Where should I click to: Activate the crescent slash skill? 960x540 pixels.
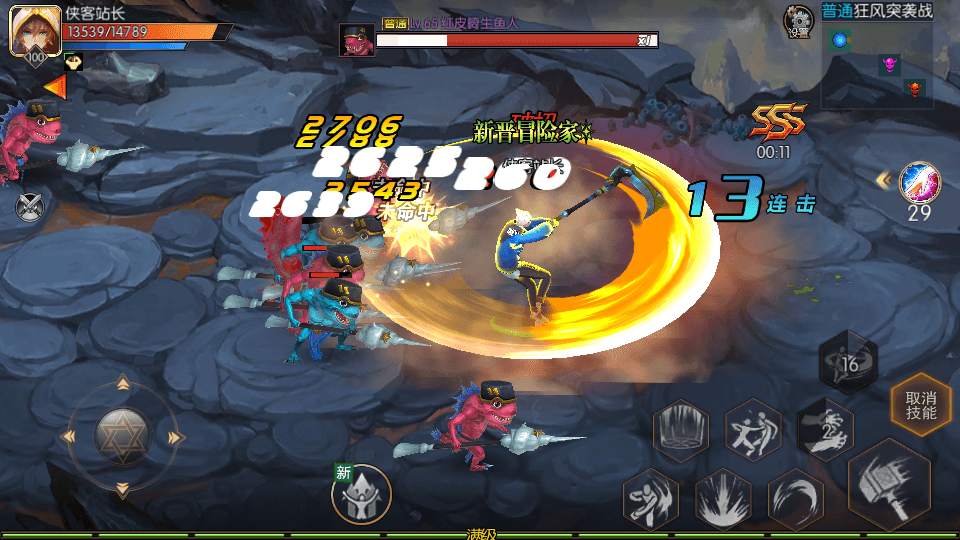[796, 497]
